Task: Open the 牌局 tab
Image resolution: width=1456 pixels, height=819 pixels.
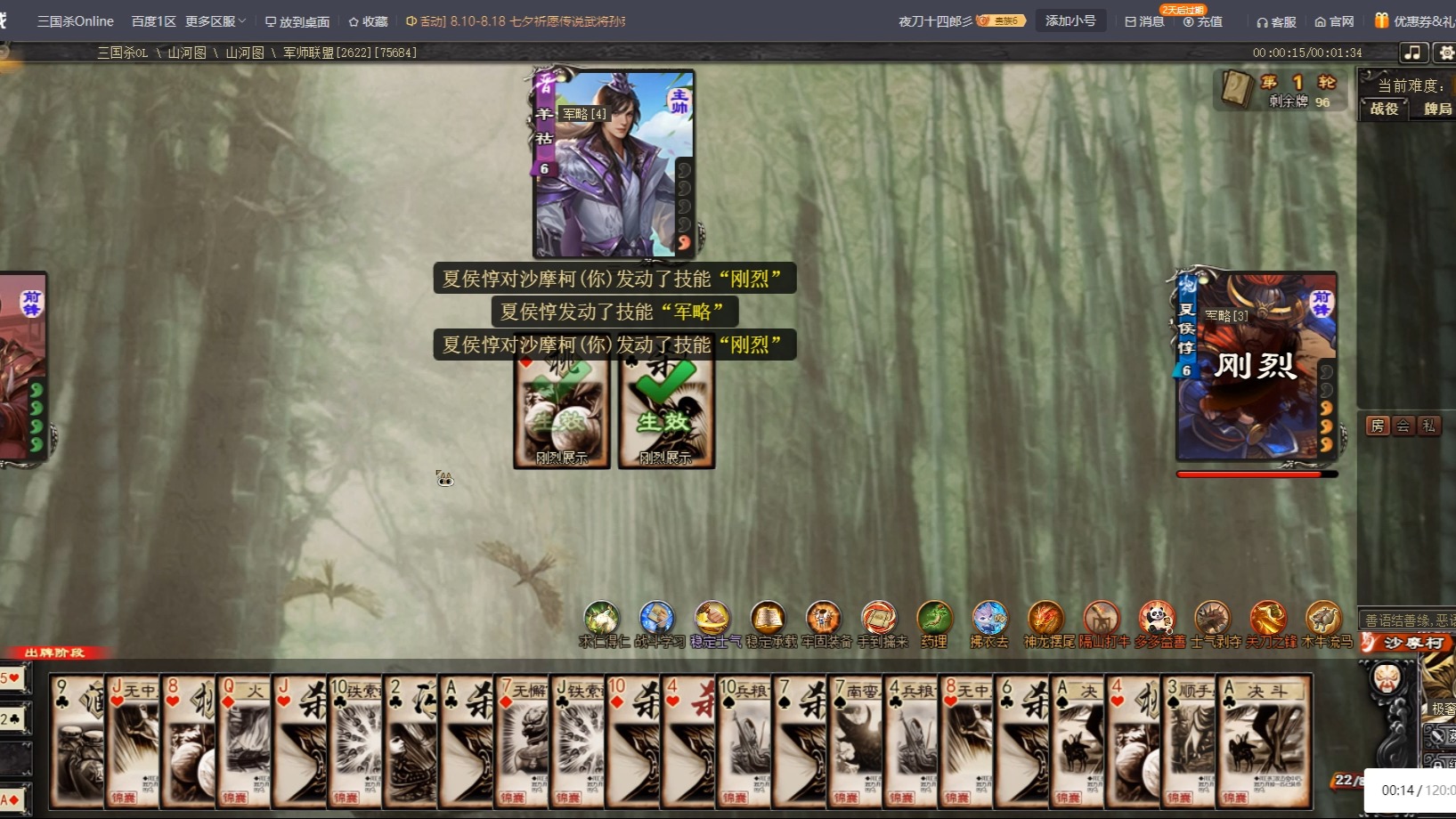Action: [1436, 109]
